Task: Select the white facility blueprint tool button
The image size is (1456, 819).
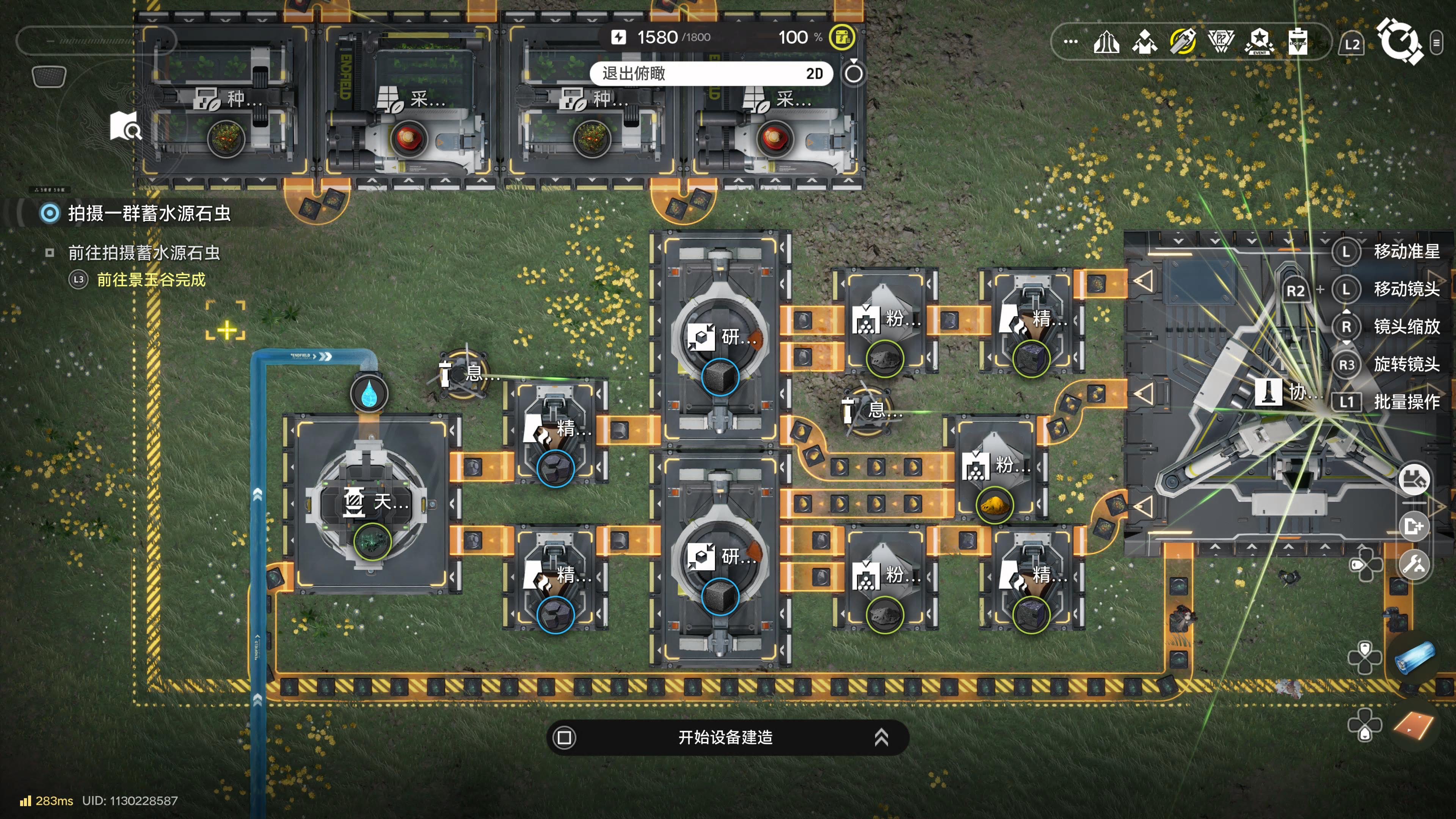Action: pos(1414,480)
